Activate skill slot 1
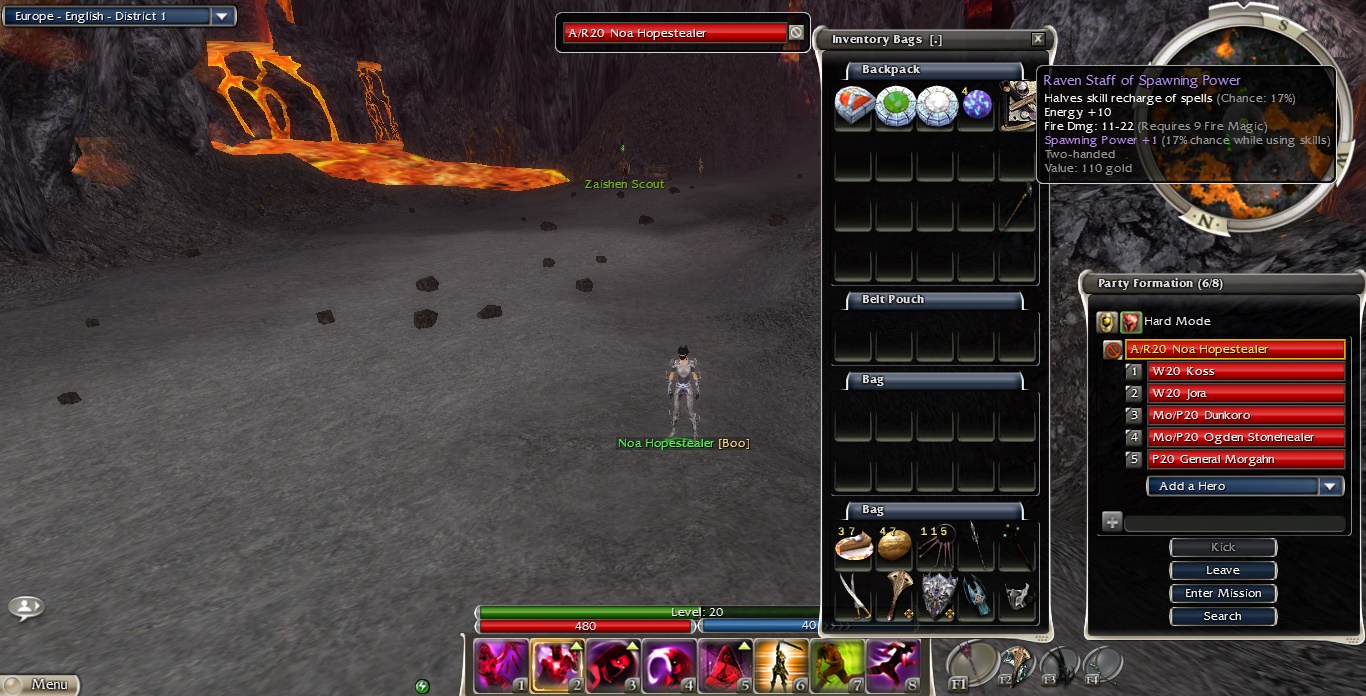 (501, 667)
